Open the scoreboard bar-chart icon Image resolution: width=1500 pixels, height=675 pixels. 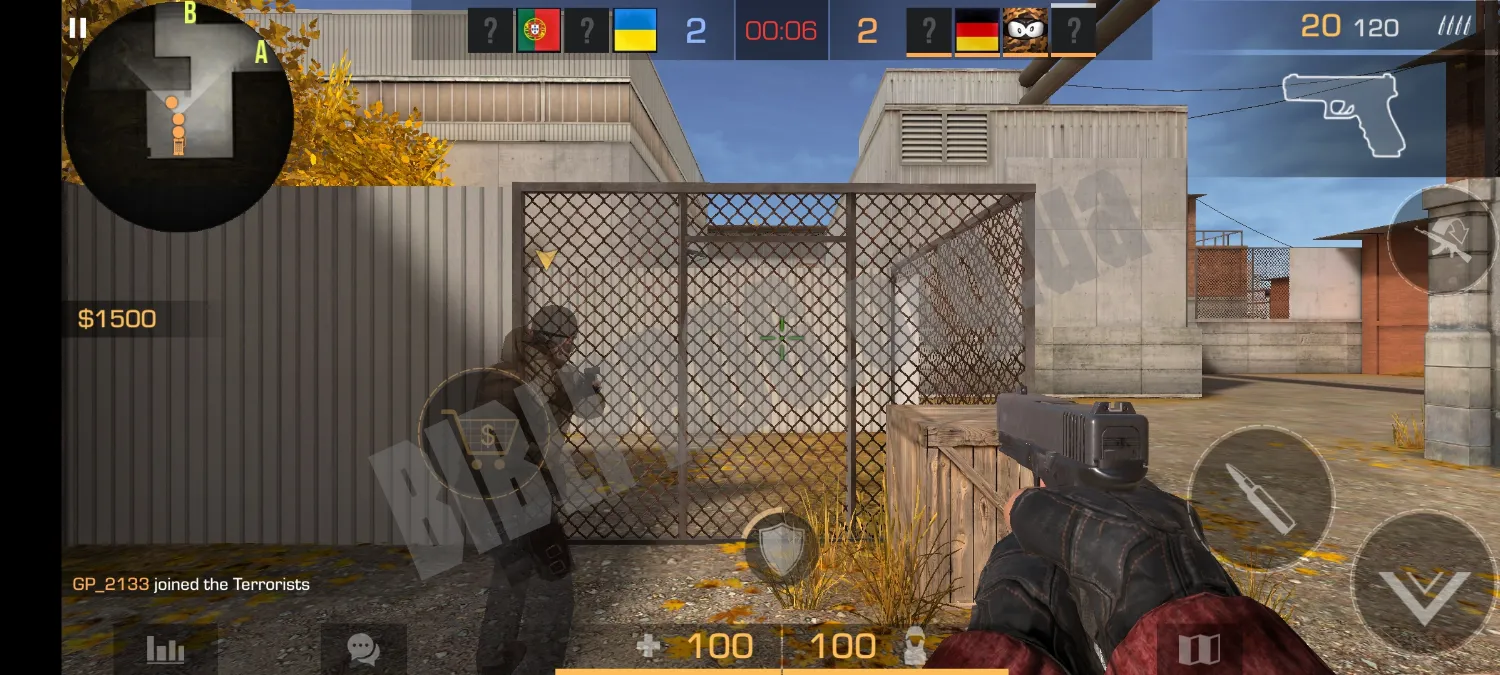tap(165, 650)
